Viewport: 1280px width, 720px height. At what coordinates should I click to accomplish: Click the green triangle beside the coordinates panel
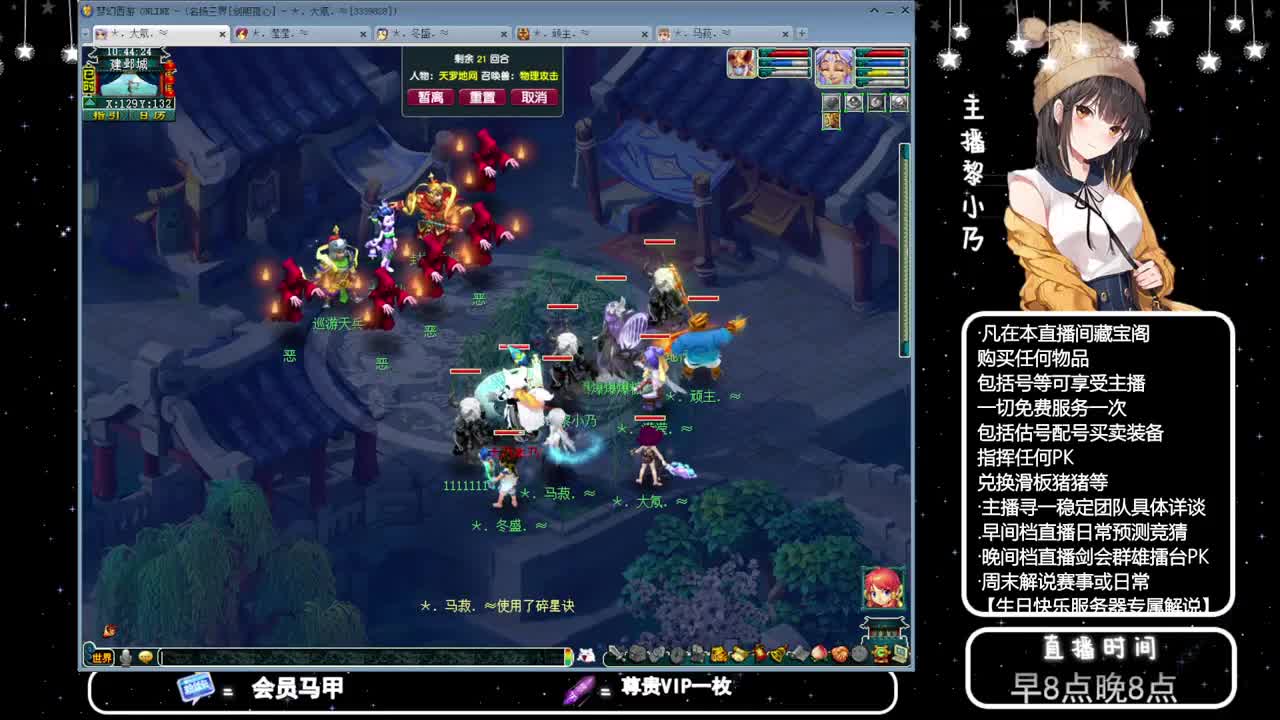[90, 101]
